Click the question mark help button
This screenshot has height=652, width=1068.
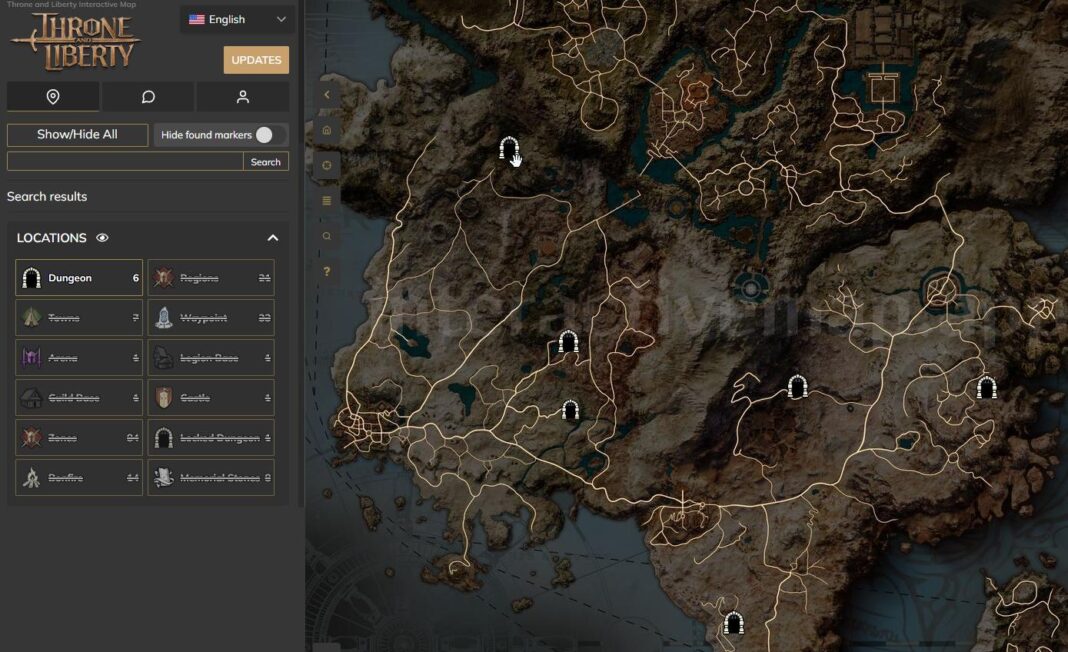pos(326,271)
